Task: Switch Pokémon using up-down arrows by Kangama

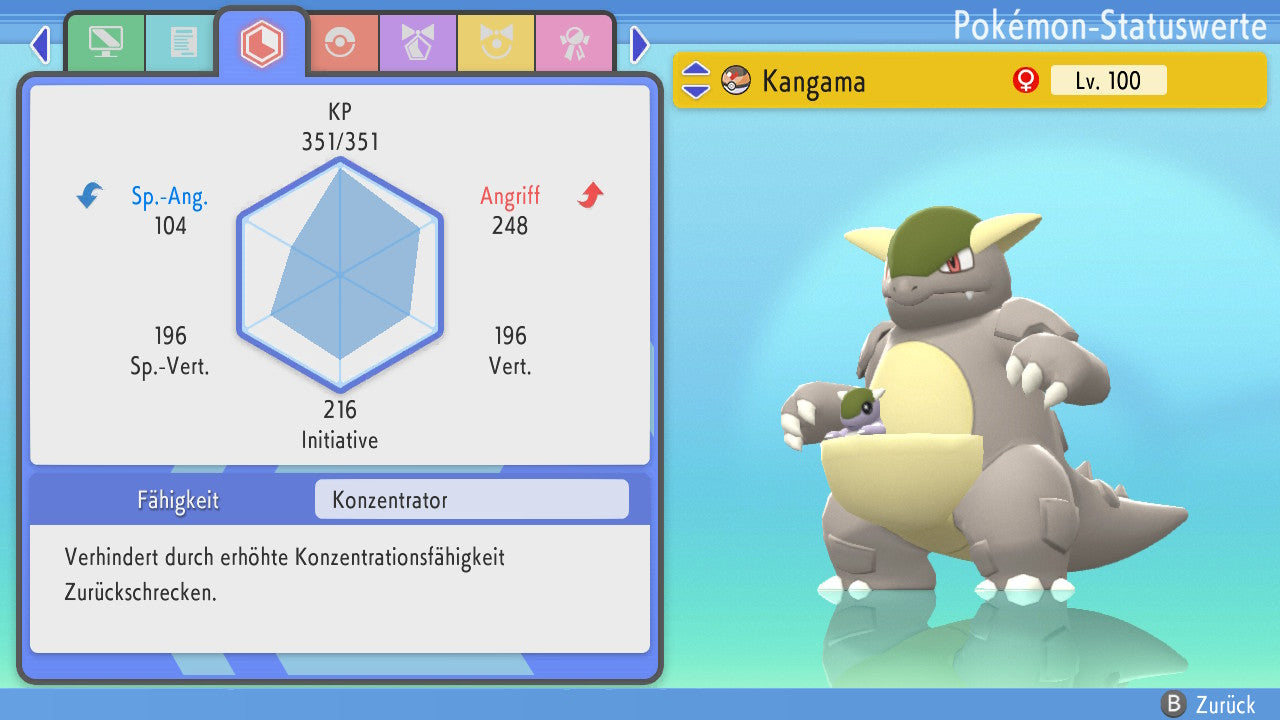Action: click(x=696, y=80)
